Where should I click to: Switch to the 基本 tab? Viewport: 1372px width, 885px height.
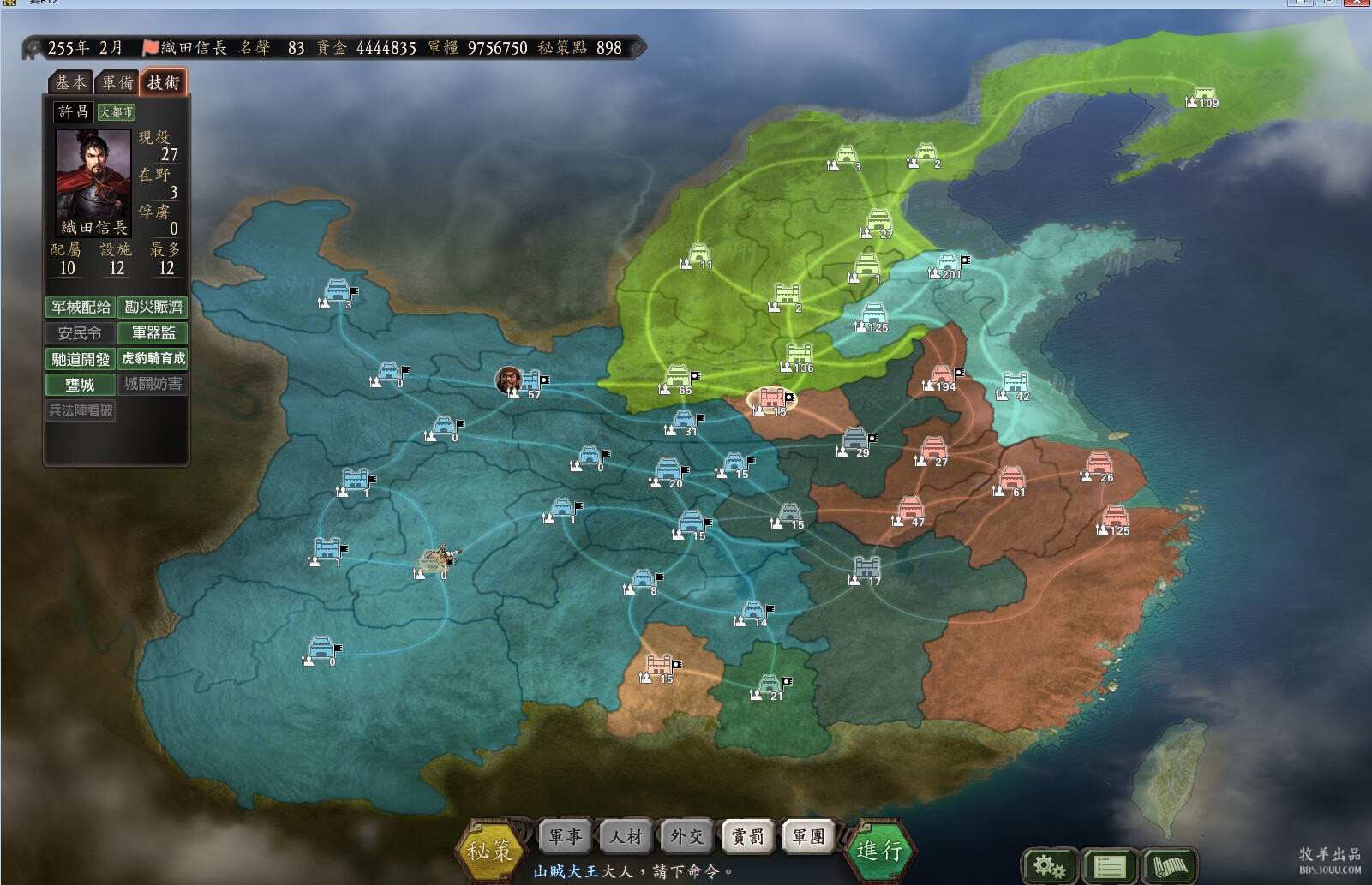[70, 82]
